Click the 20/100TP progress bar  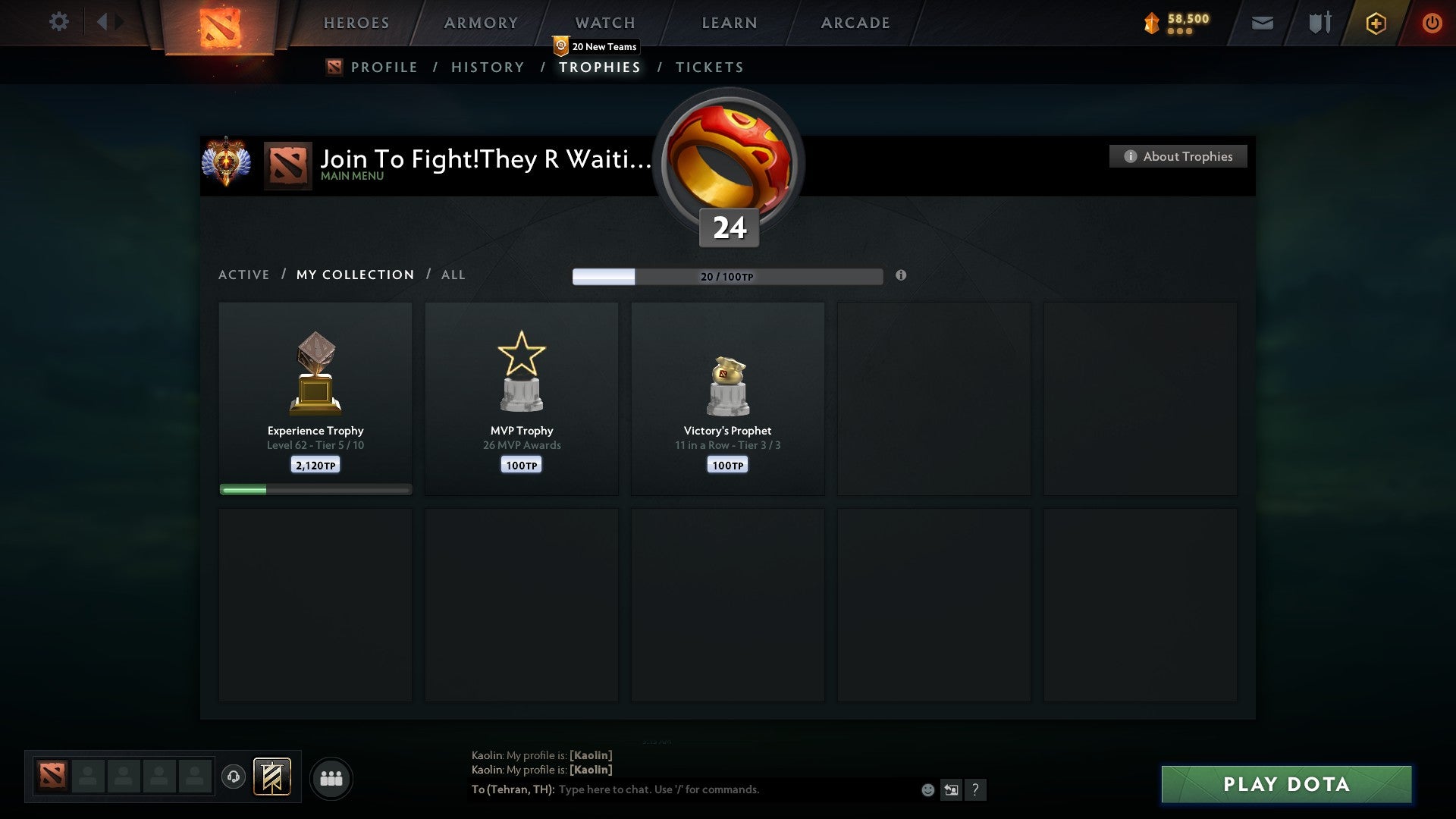tap(728, 277)
